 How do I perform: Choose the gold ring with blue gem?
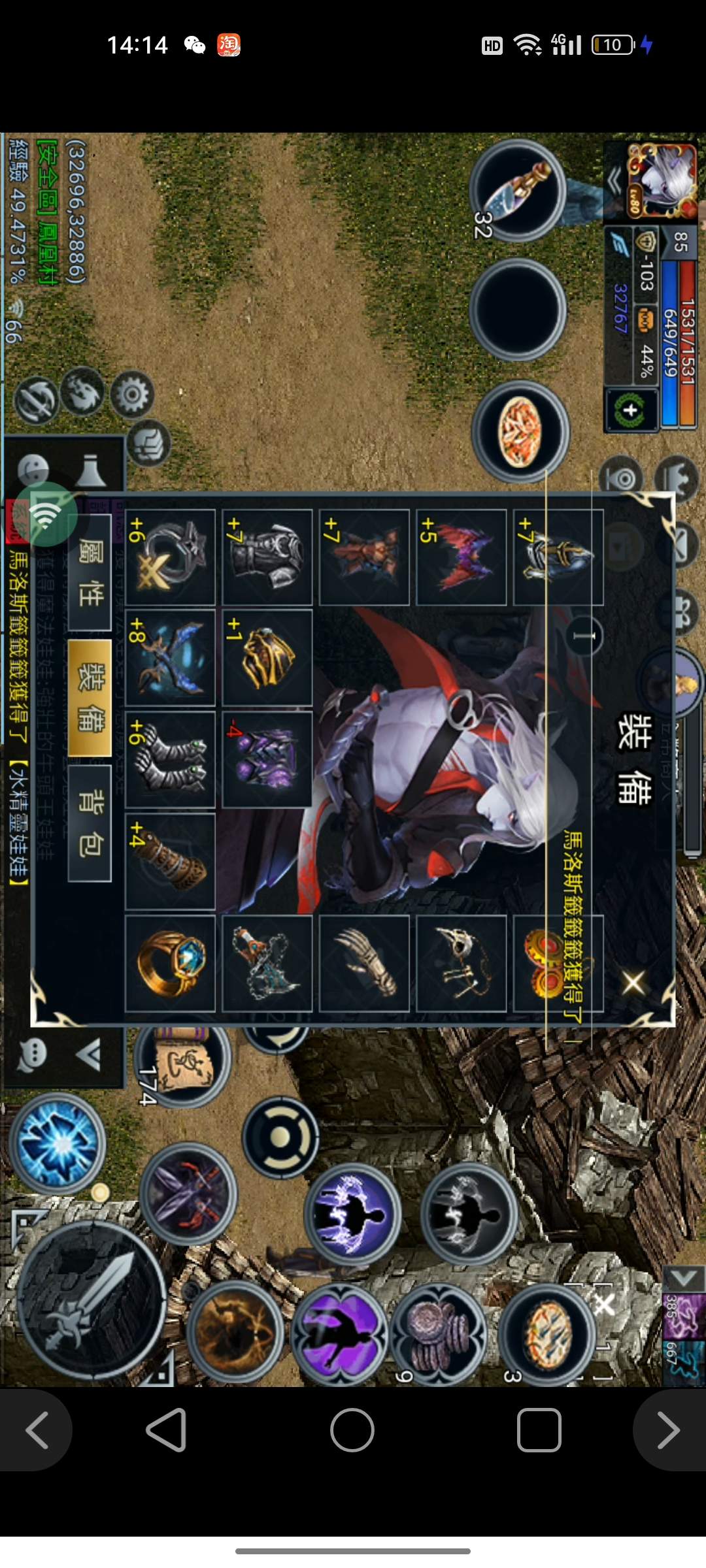pyautogui.click(x=170, y=963)
